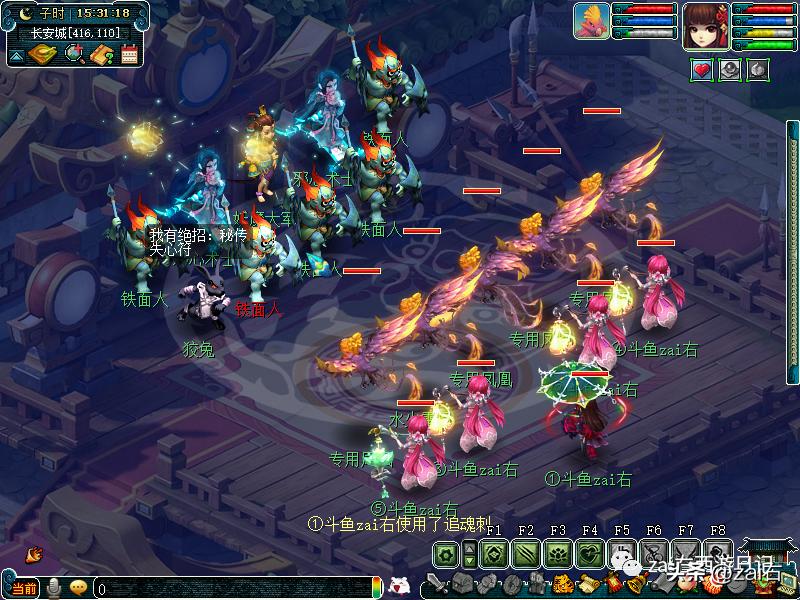Use the F3 lotus skill
The width and height of the screenshot is (800, 600).
(558, 553)
